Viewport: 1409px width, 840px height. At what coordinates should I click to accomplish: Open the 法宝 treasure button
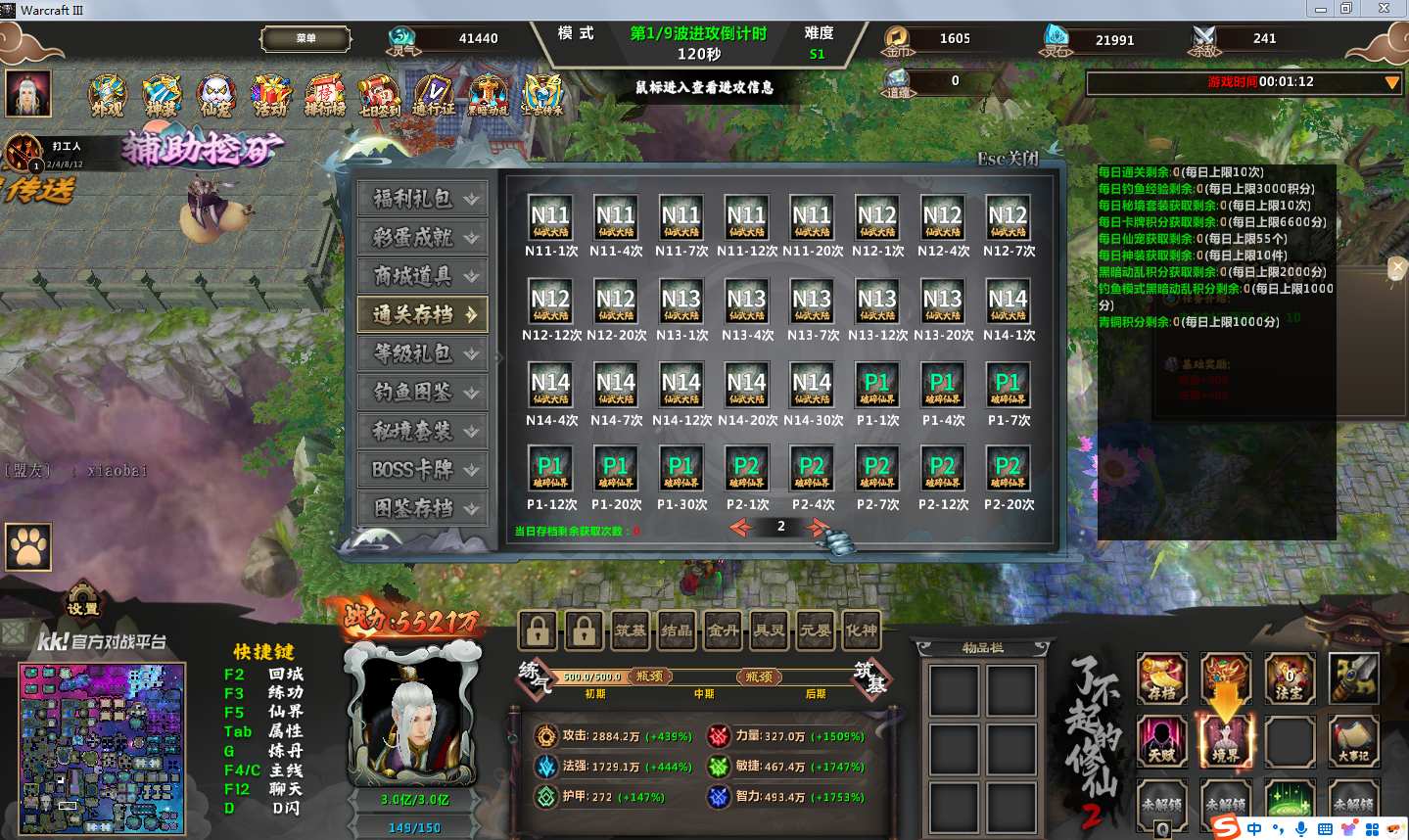(1290, 678)
